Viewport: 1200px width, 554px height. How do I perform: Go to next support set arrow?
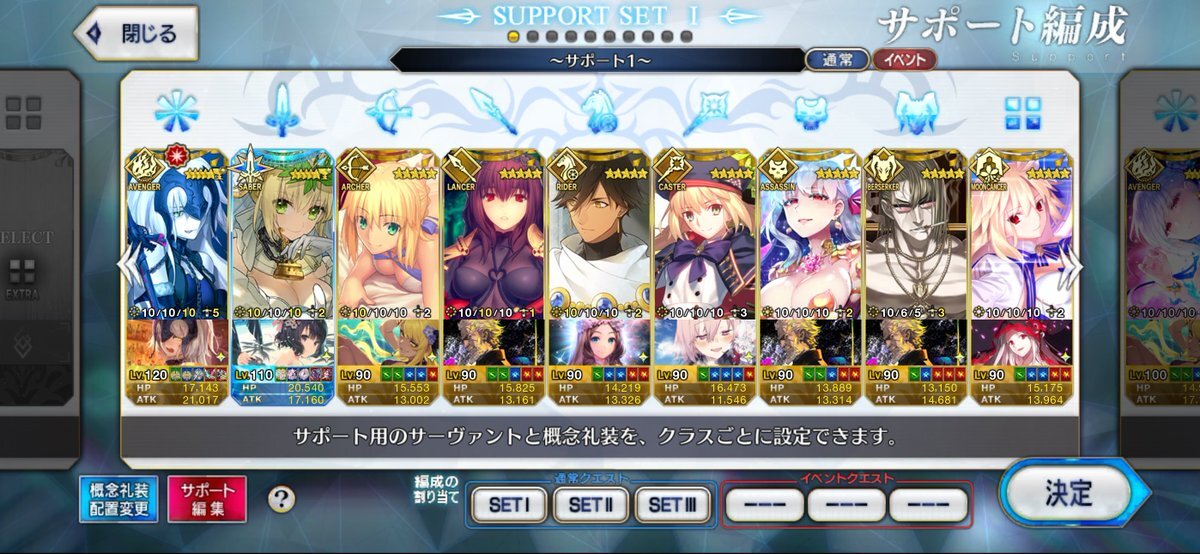pyautogui.click(x=1076, y=265)
